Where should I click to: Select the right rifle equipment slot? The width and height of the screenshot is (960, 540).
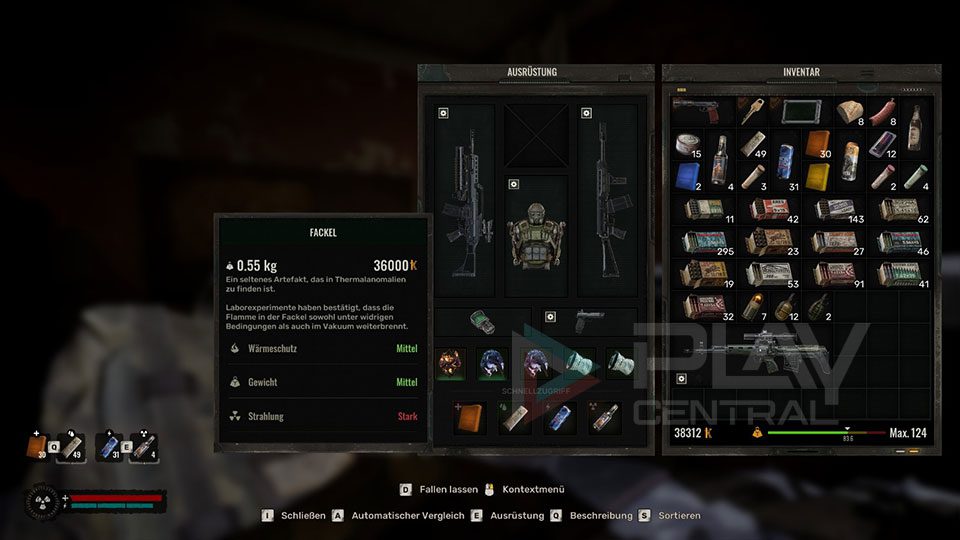[608, 200]
